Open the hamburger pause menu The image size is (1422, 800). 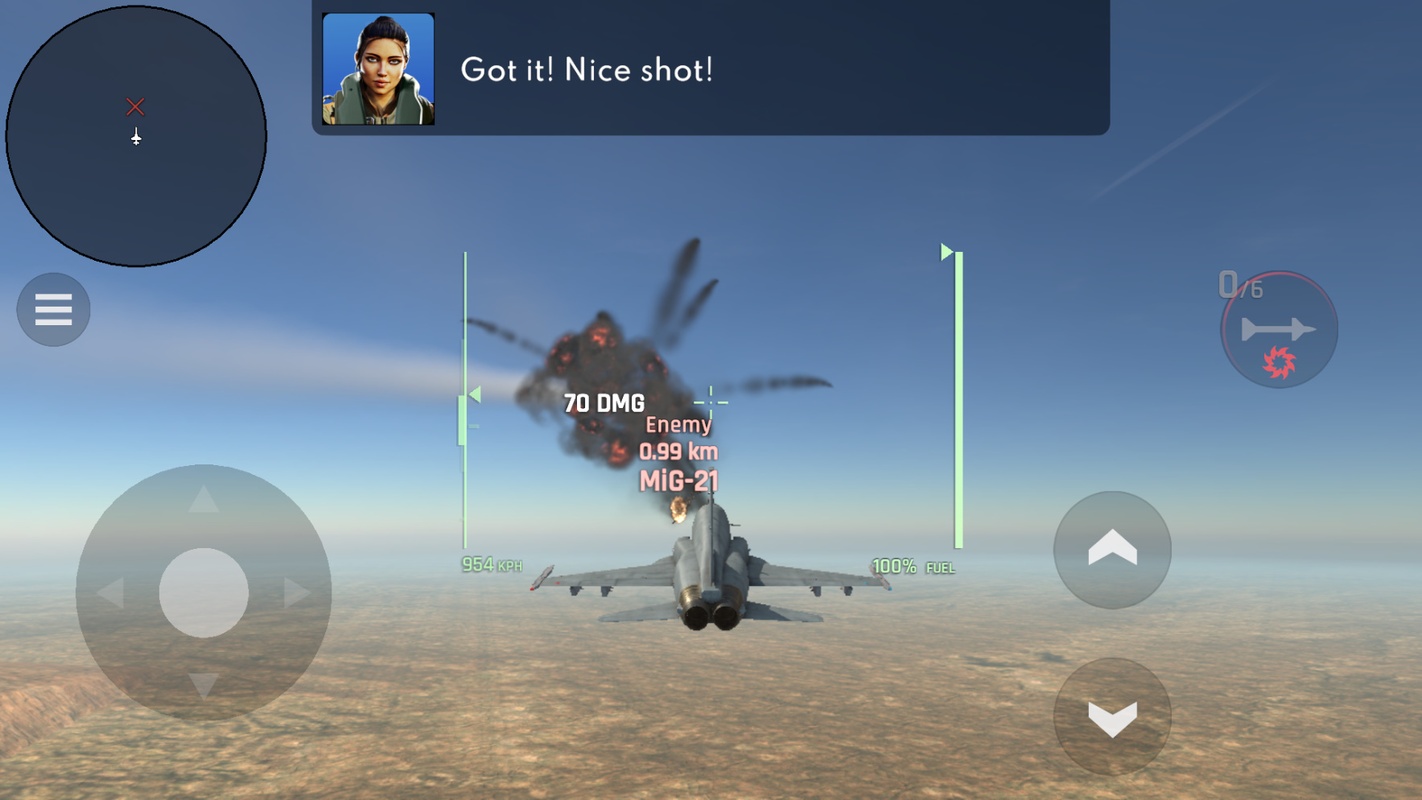point(54,310)
